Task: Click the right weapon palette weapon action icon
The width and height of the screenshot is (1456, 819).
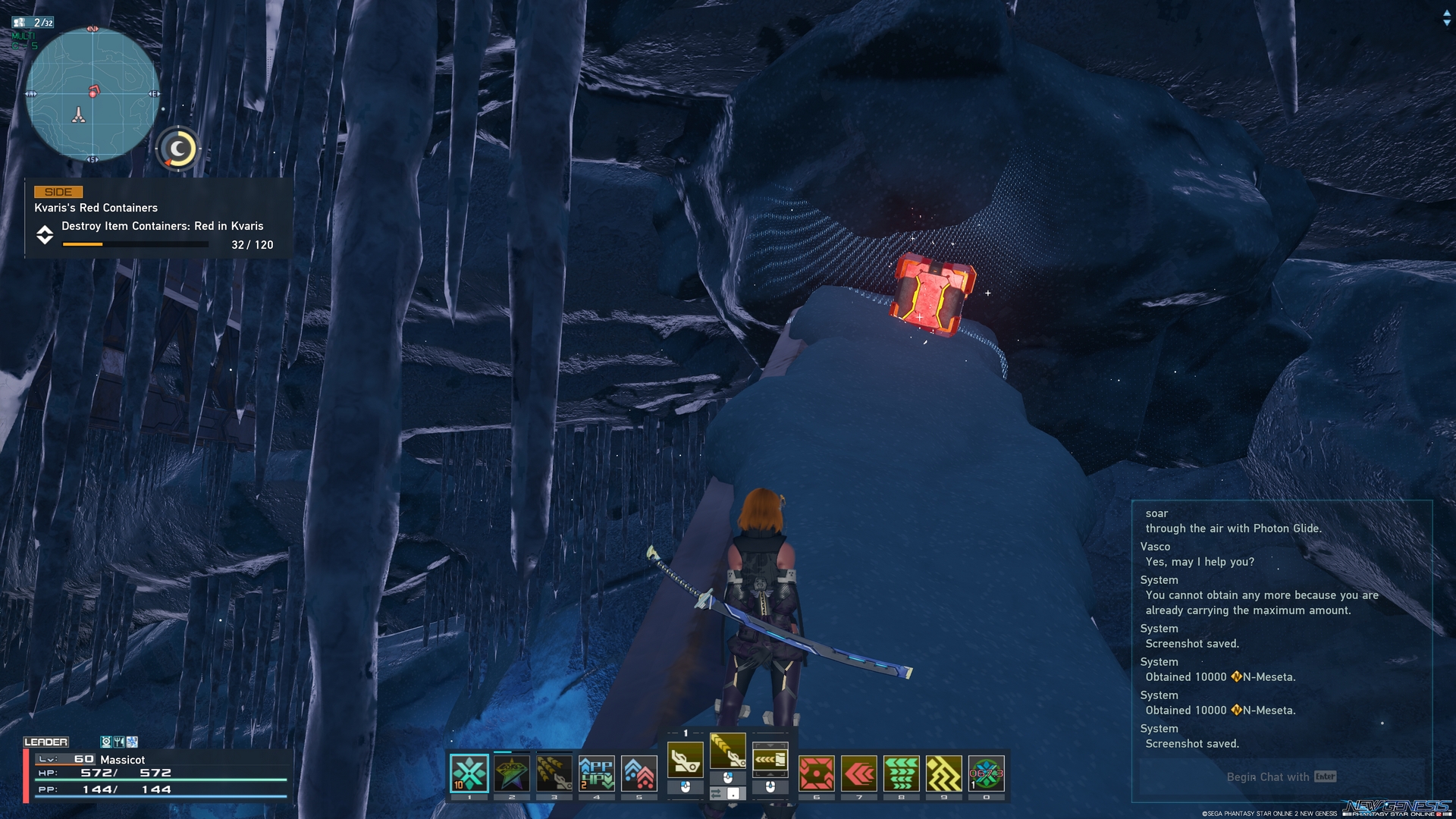Action: (x=770, y=759)
